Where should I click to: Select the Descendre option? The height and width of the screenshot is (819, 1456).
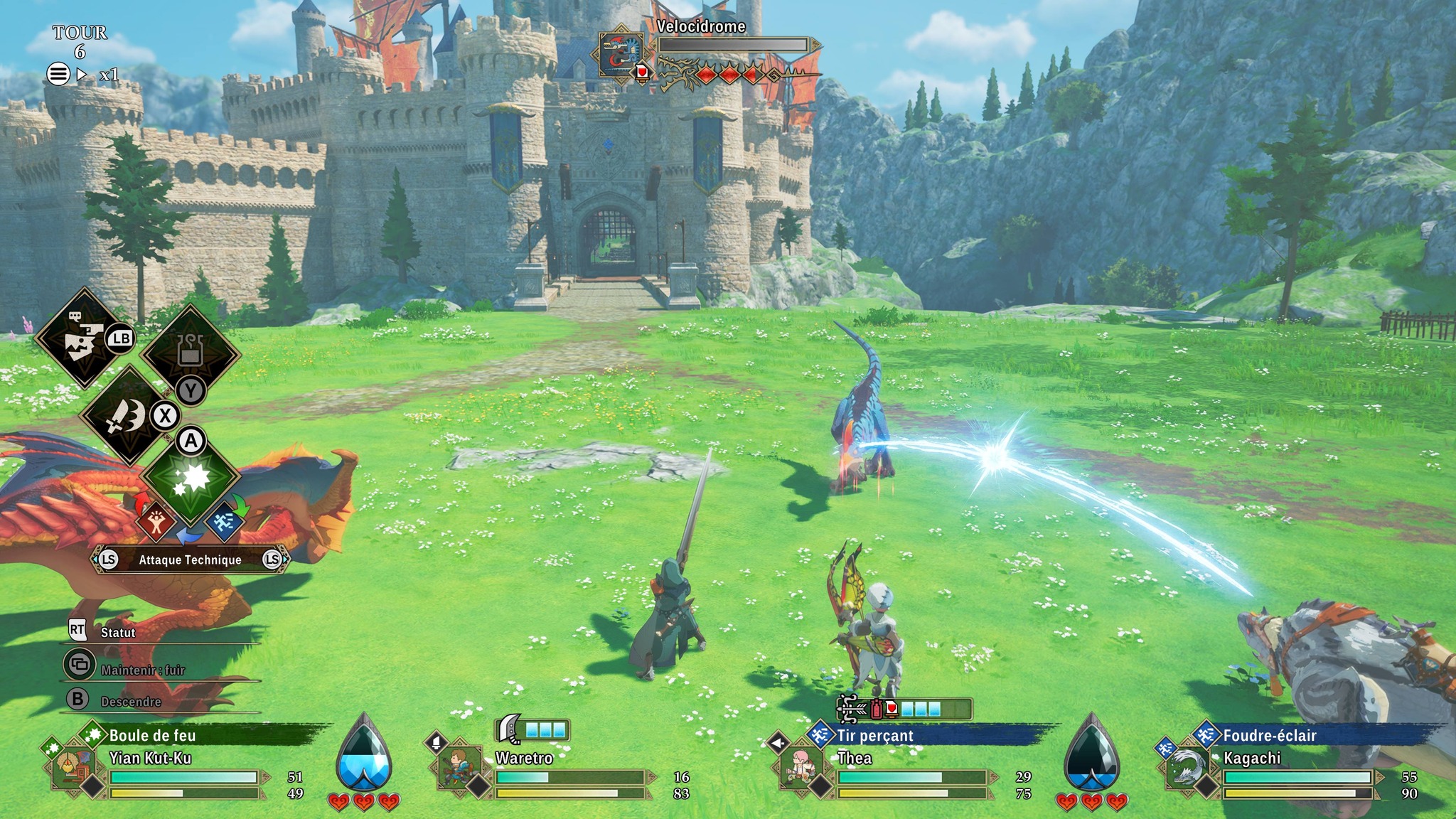click(x=131, y=702)
